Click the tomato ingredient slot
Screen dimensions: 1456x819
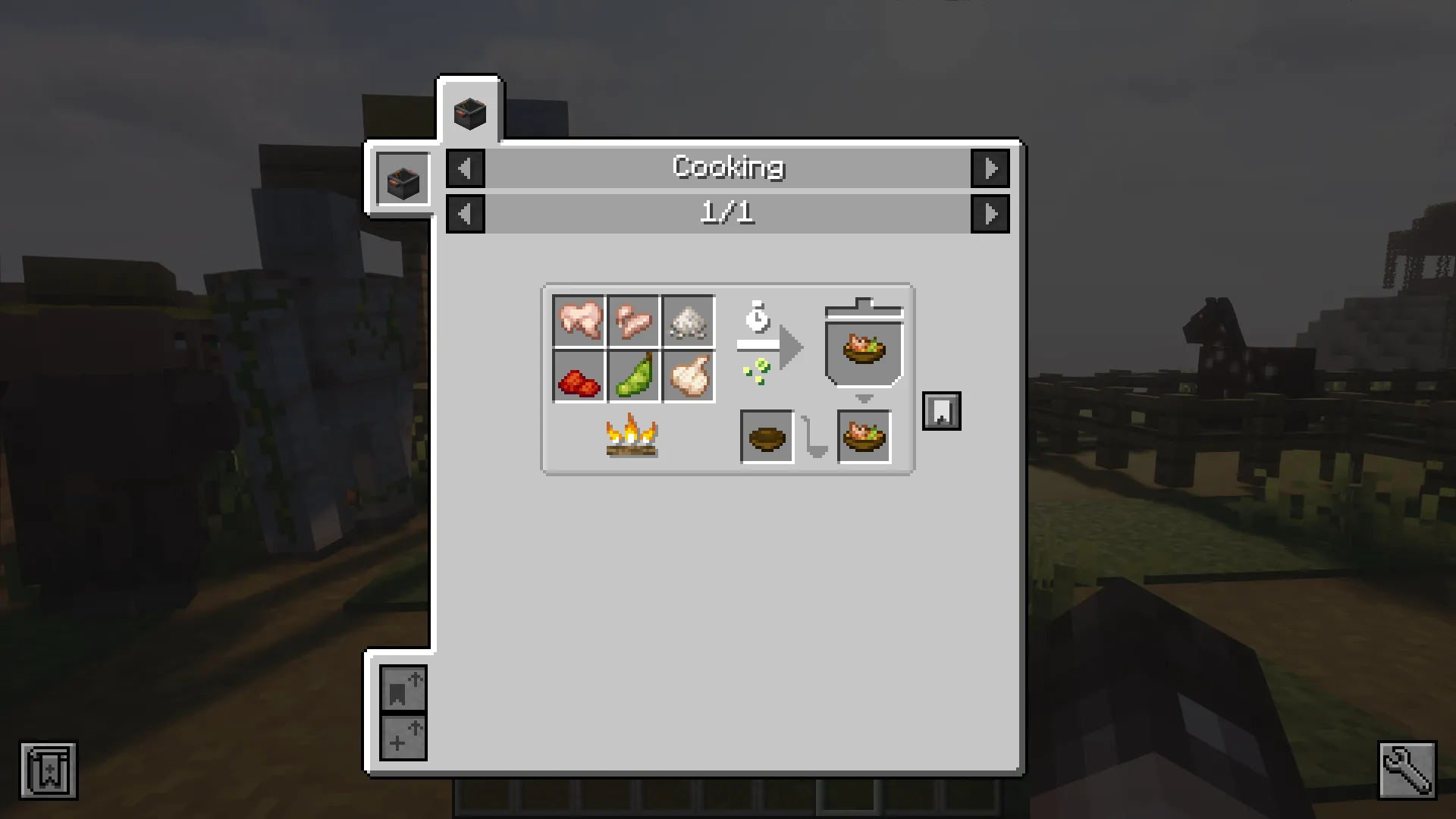pos(579,375)
